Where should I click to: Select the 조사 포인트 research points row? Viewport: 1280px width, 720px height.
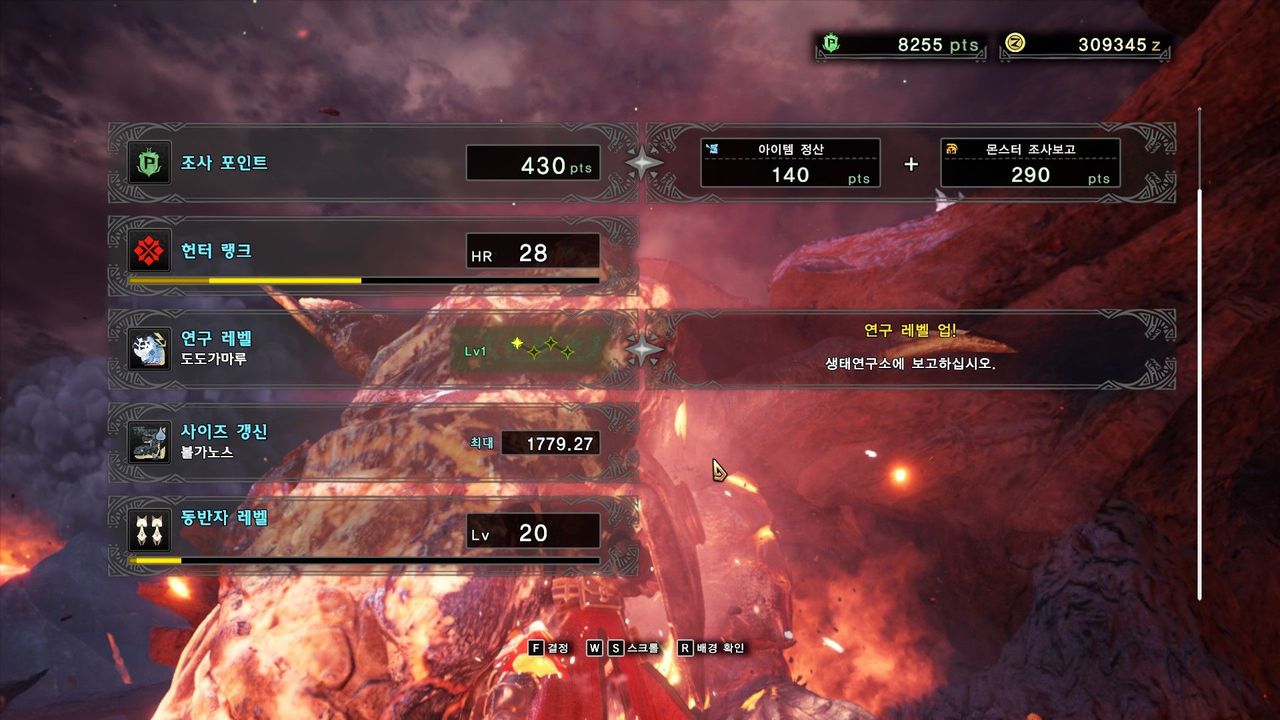coord(372,163)
